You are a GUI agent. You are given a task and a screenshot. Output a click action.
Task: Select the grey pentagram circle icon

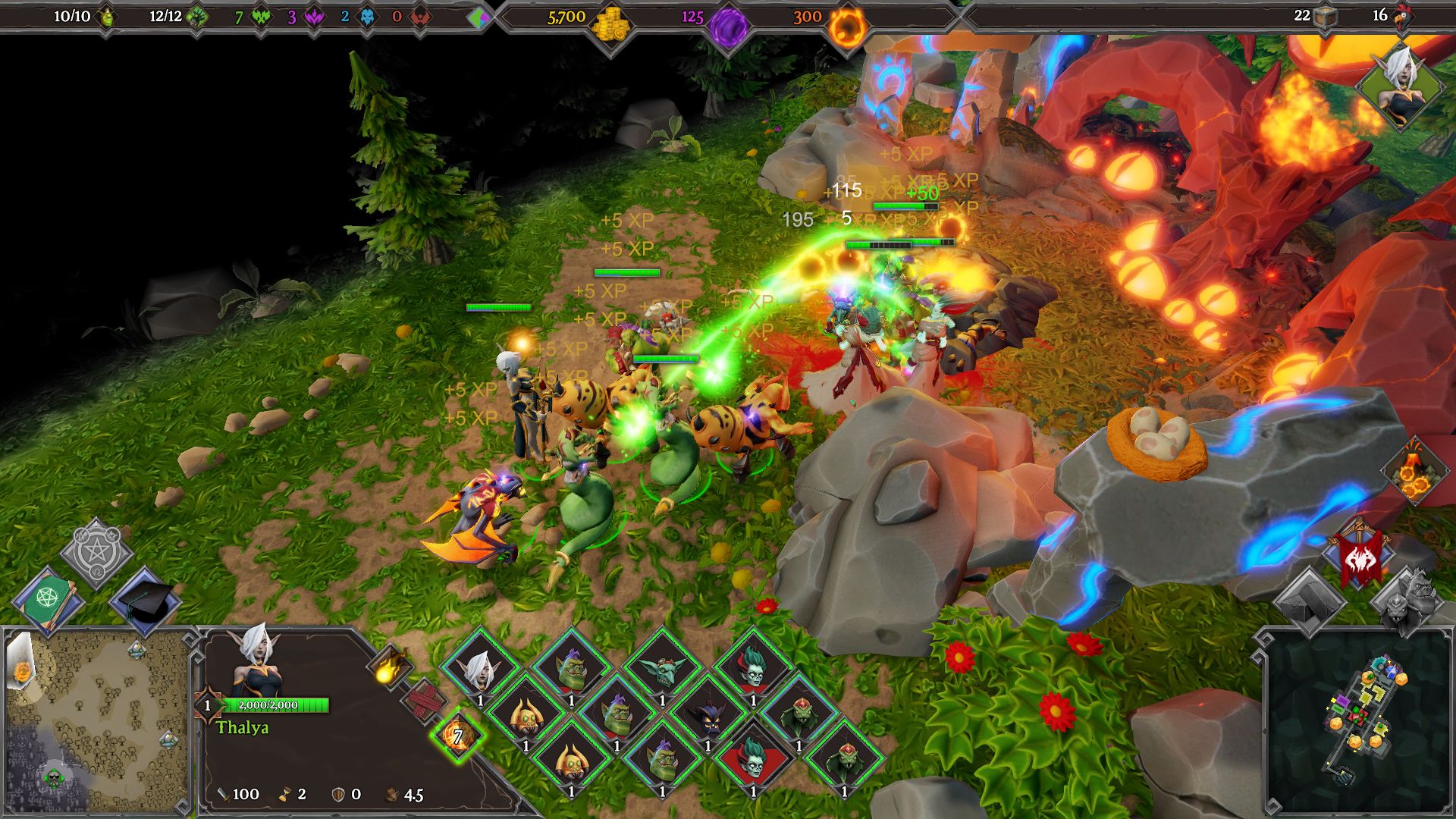click(96, 553)
